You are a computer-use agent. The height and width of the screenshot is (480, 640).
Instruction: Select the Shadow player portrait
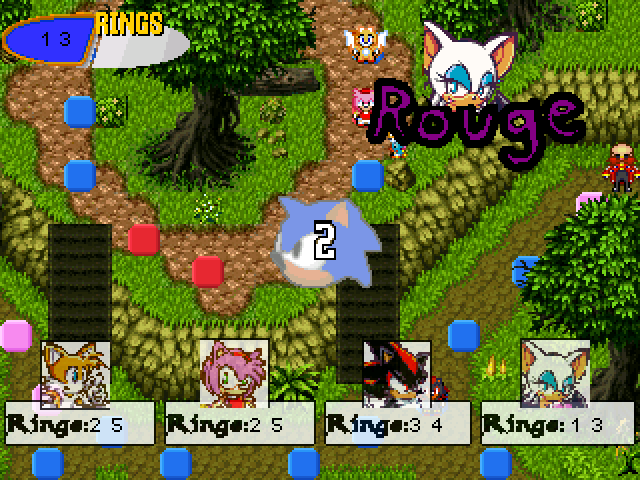(x=396, y=373)
